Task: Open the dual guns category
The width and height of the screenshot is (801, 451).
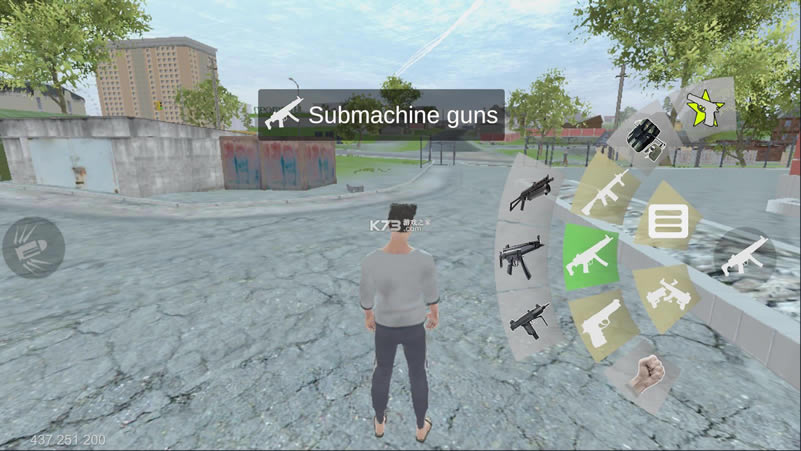Action: [665, 291]
